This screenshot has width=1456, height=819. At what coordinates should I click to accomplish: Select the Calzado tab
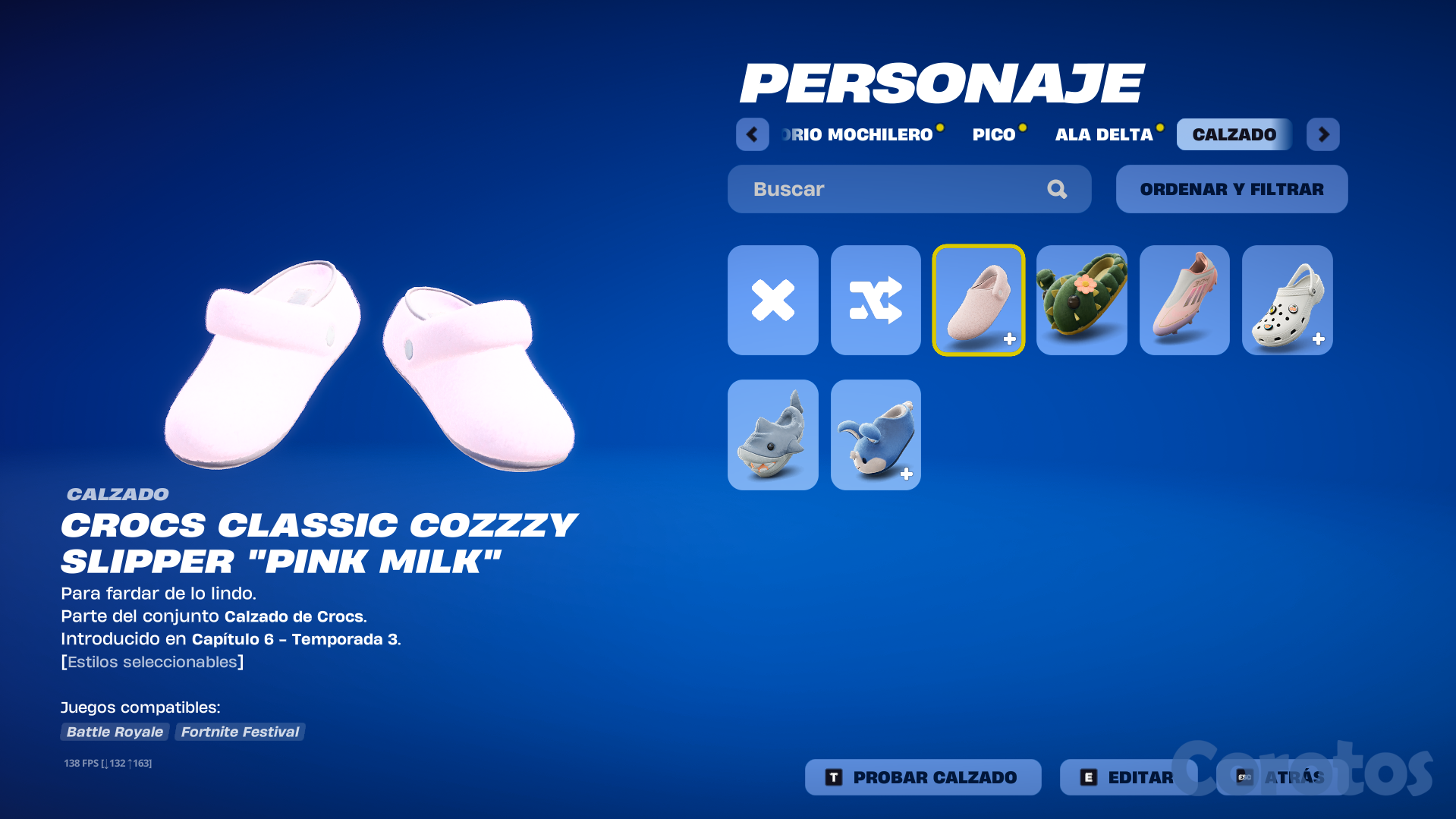tap(1234, 134)
